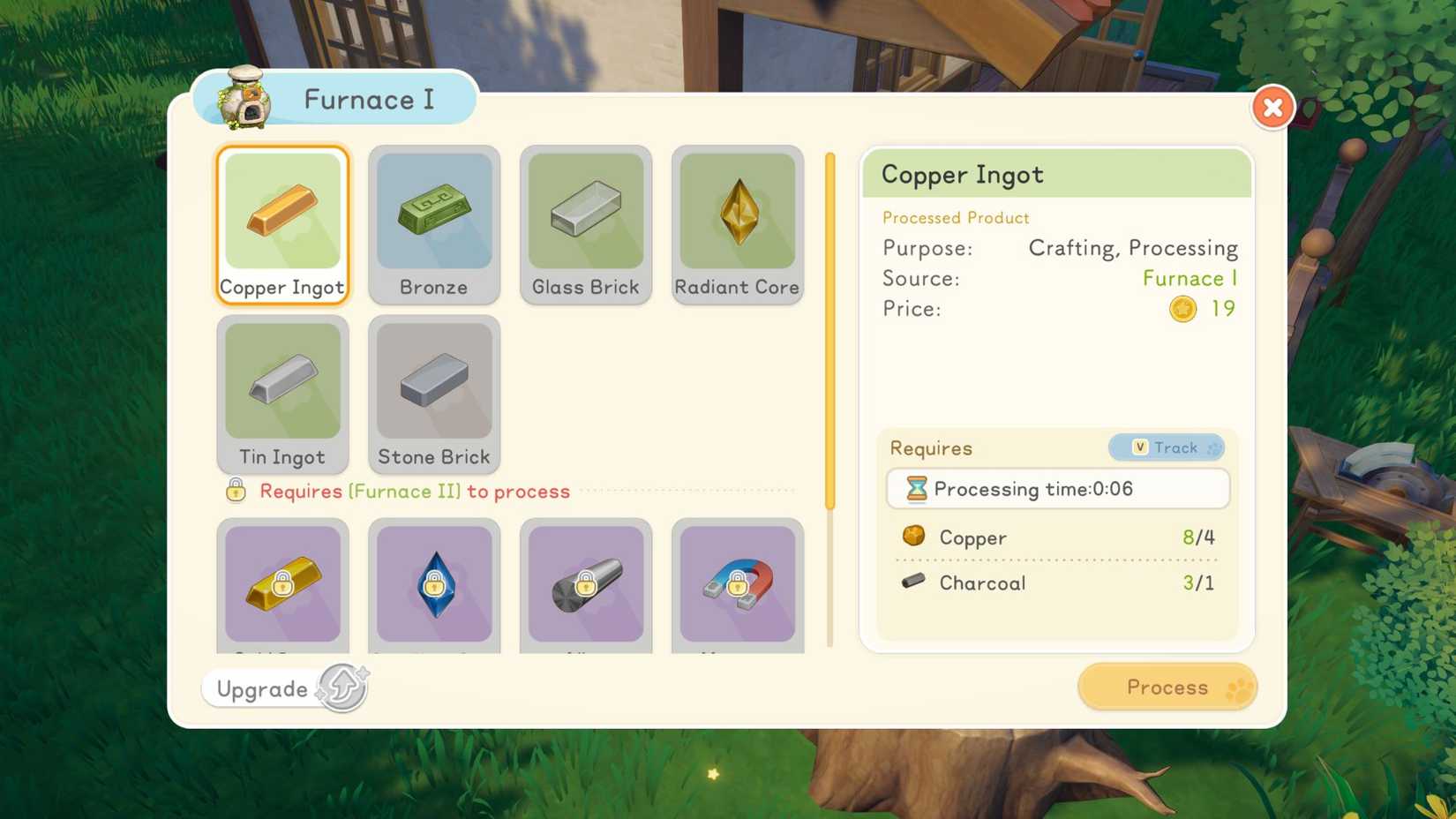
Task: Click the locked magnet recipe icon
Action: coord(738,584)
